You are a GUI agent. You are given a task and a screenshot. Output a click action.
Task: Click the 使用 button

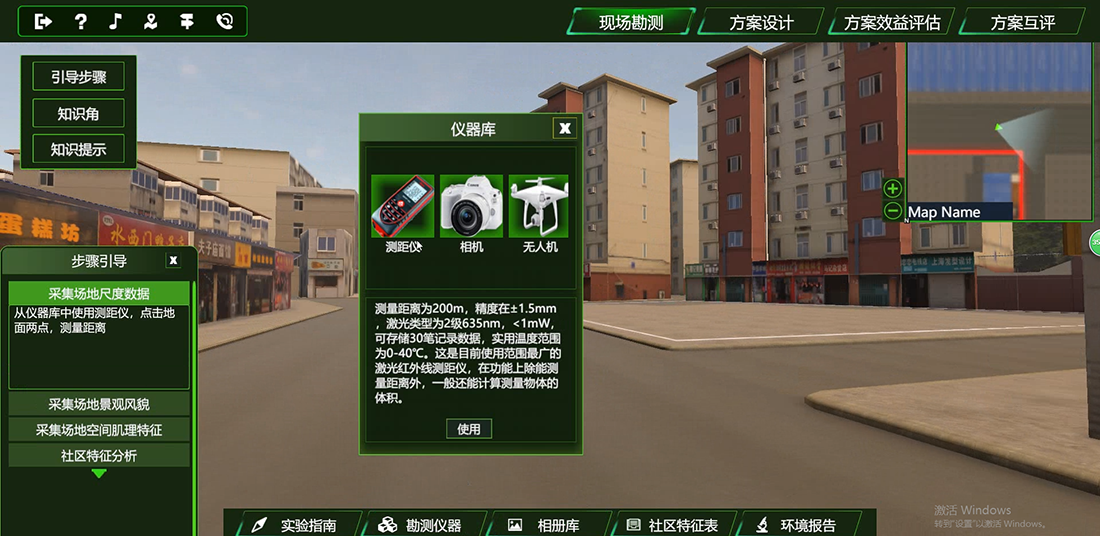tap(469, 429)
